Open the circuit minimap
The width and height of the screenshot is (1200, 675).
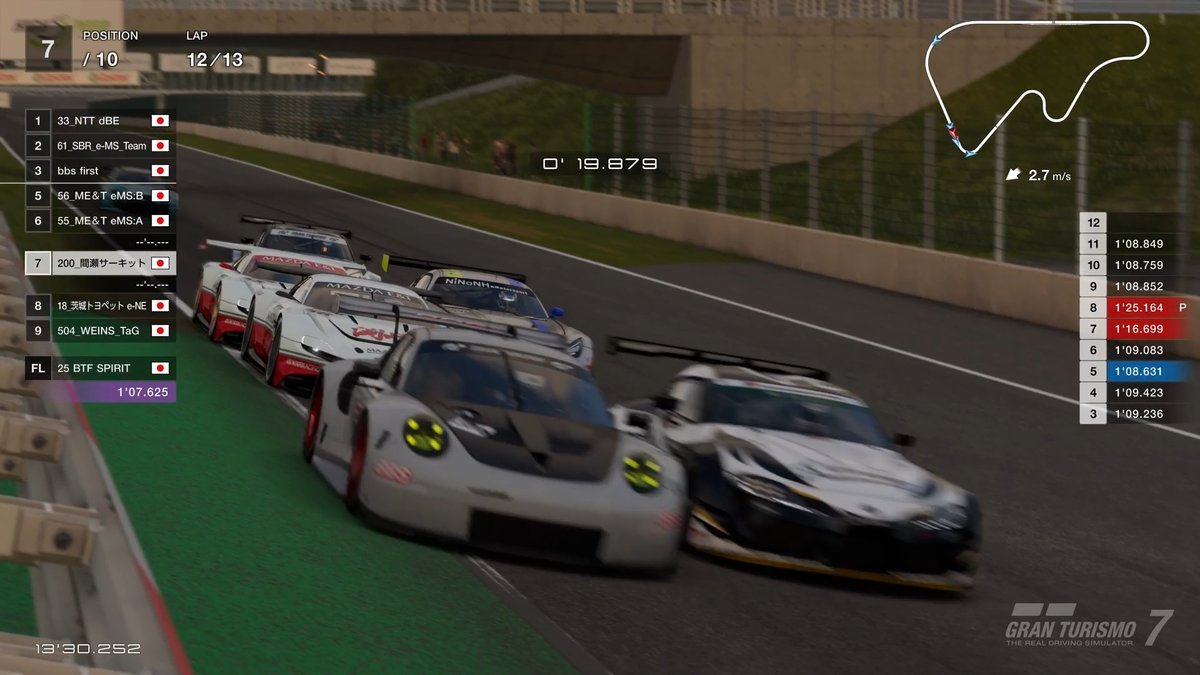tap(1038, 85)
